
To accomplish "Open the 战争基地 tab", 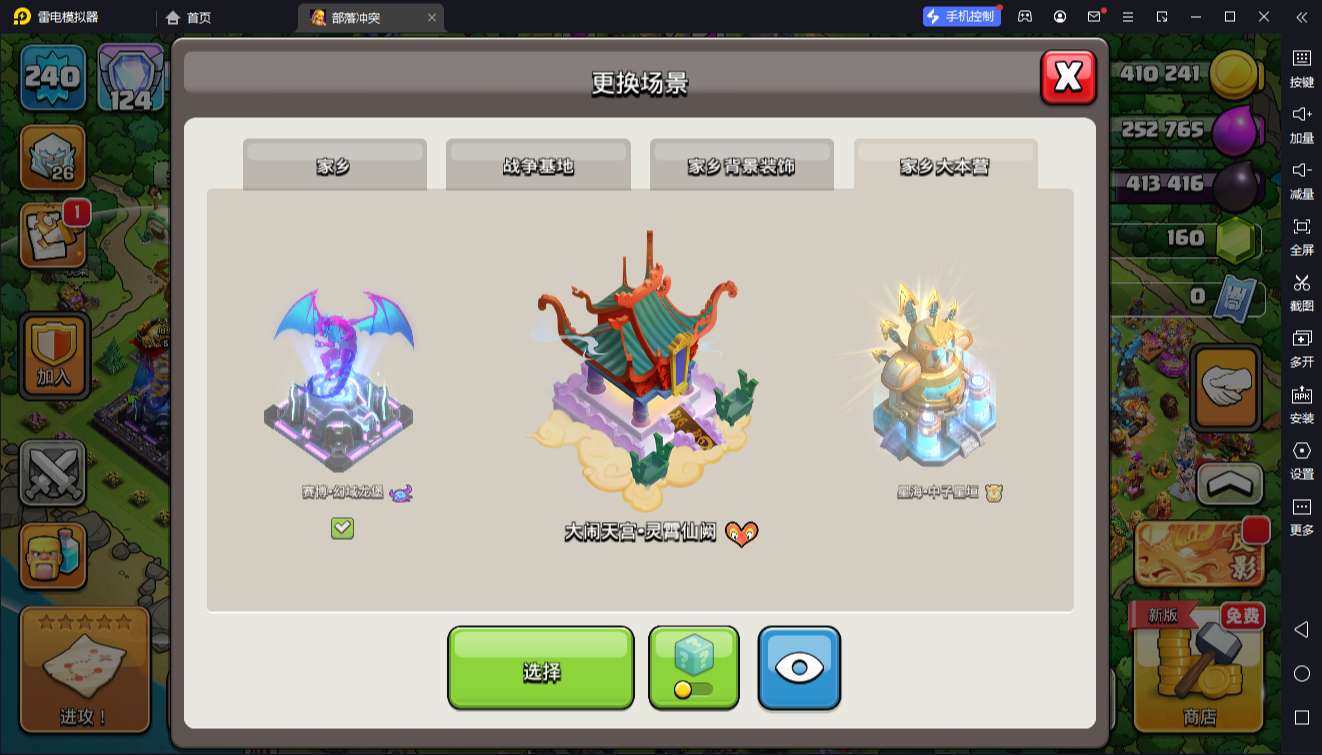I will (538, 166).
